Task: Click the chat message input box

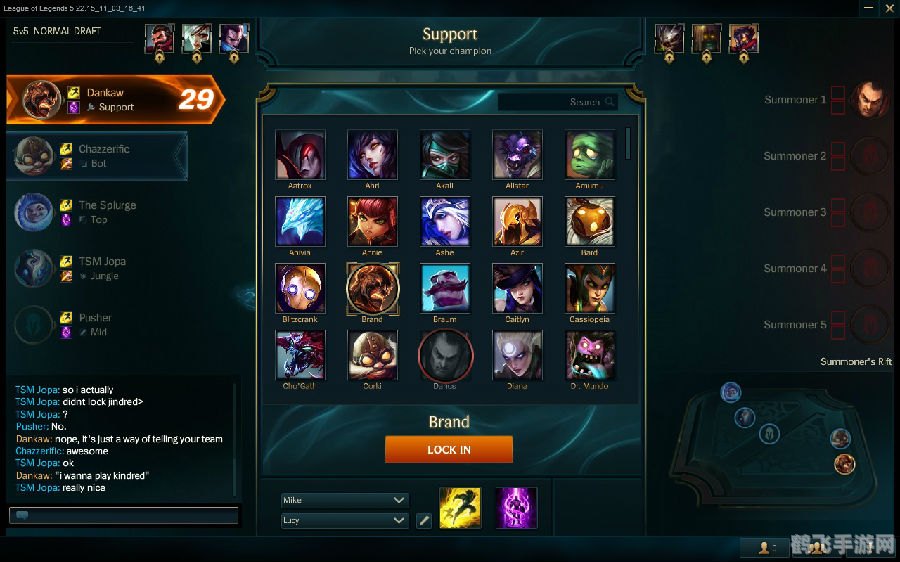Action: click(124, 516)
